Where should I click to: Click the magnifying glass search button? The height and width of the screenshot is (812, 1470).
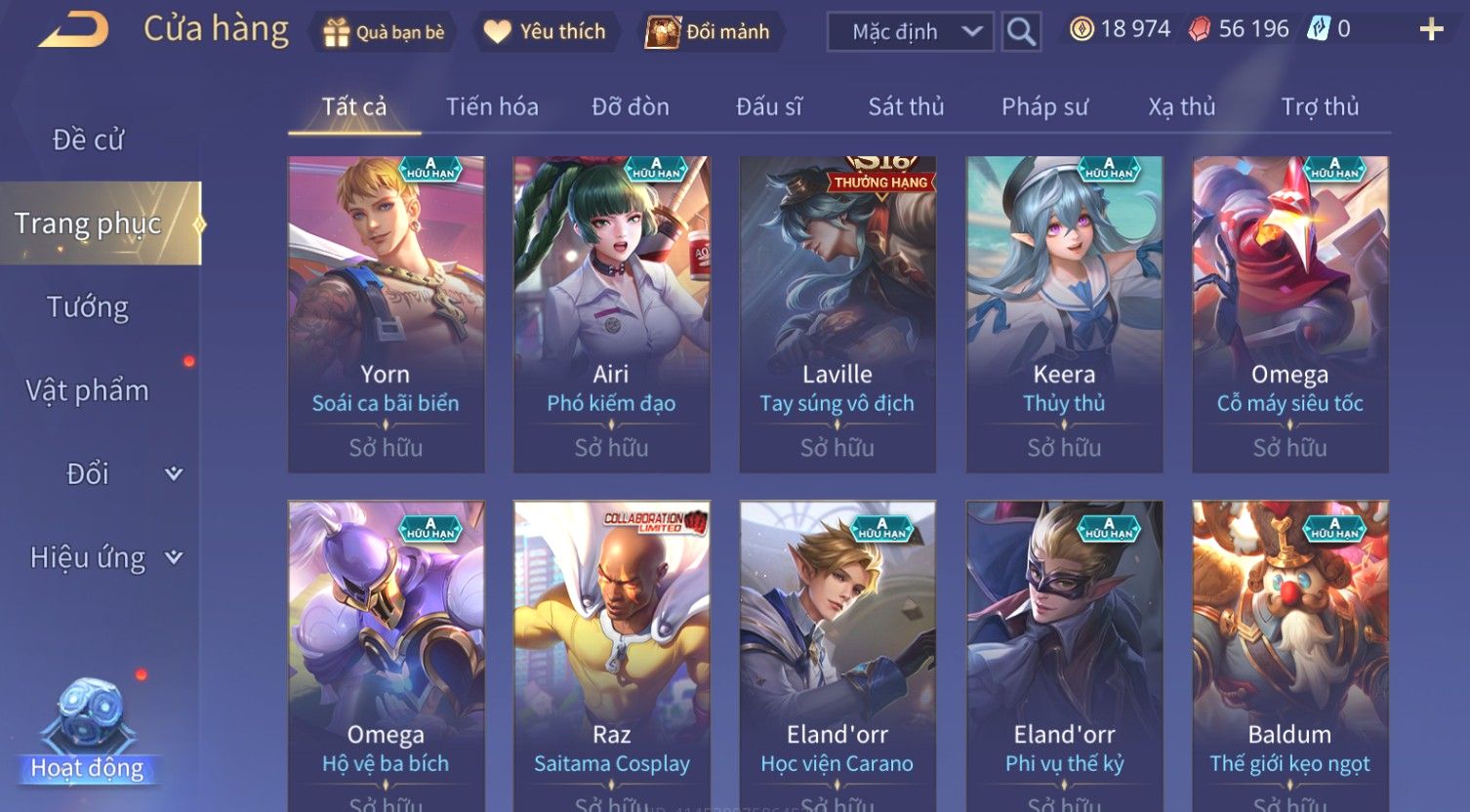tap(1021, 32)
